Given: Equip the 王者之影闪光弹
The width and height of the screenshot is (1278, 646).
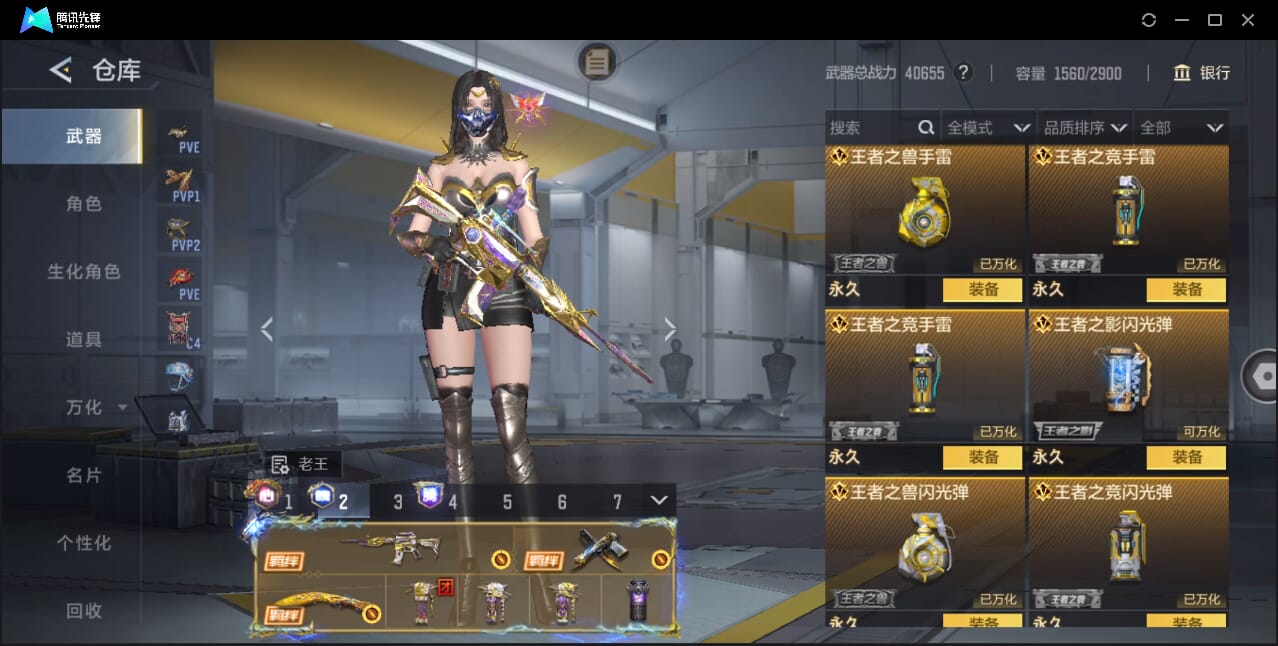Looking at the screenshot, I should point(1186,457).
